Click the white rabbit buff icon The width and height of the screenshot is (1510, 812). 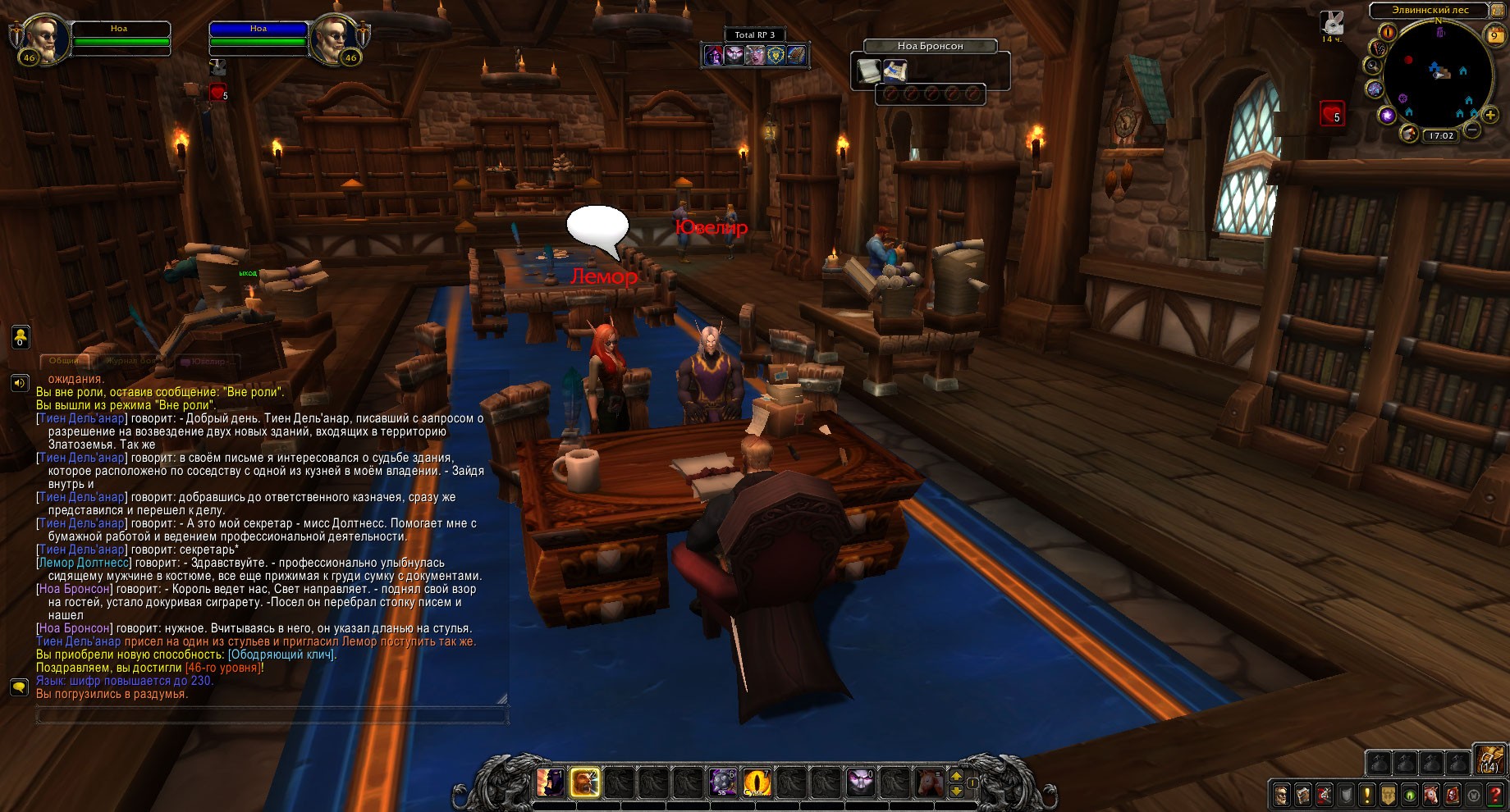pyautogui.click(x=1331, y=23)
